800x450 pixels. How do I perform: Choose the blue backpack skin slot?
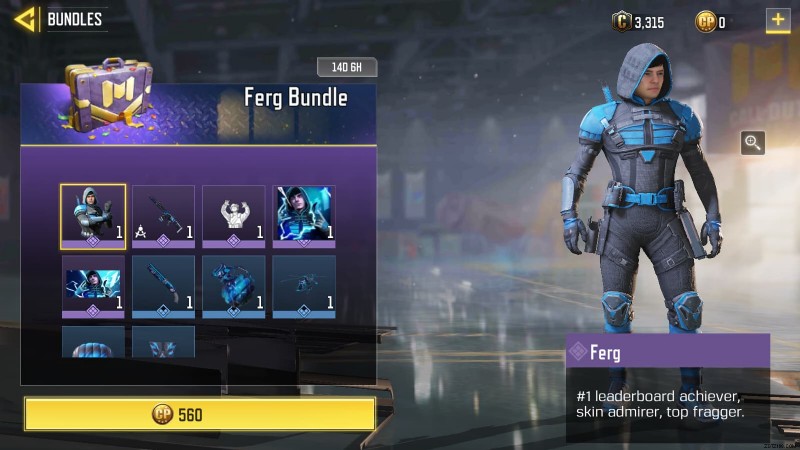(x=233, y=286)
